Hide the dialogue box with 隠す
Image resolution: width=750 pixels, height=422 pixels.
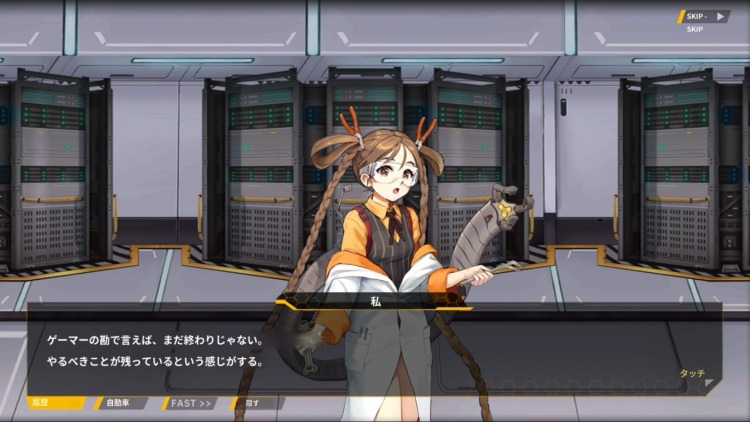[252, 403]
